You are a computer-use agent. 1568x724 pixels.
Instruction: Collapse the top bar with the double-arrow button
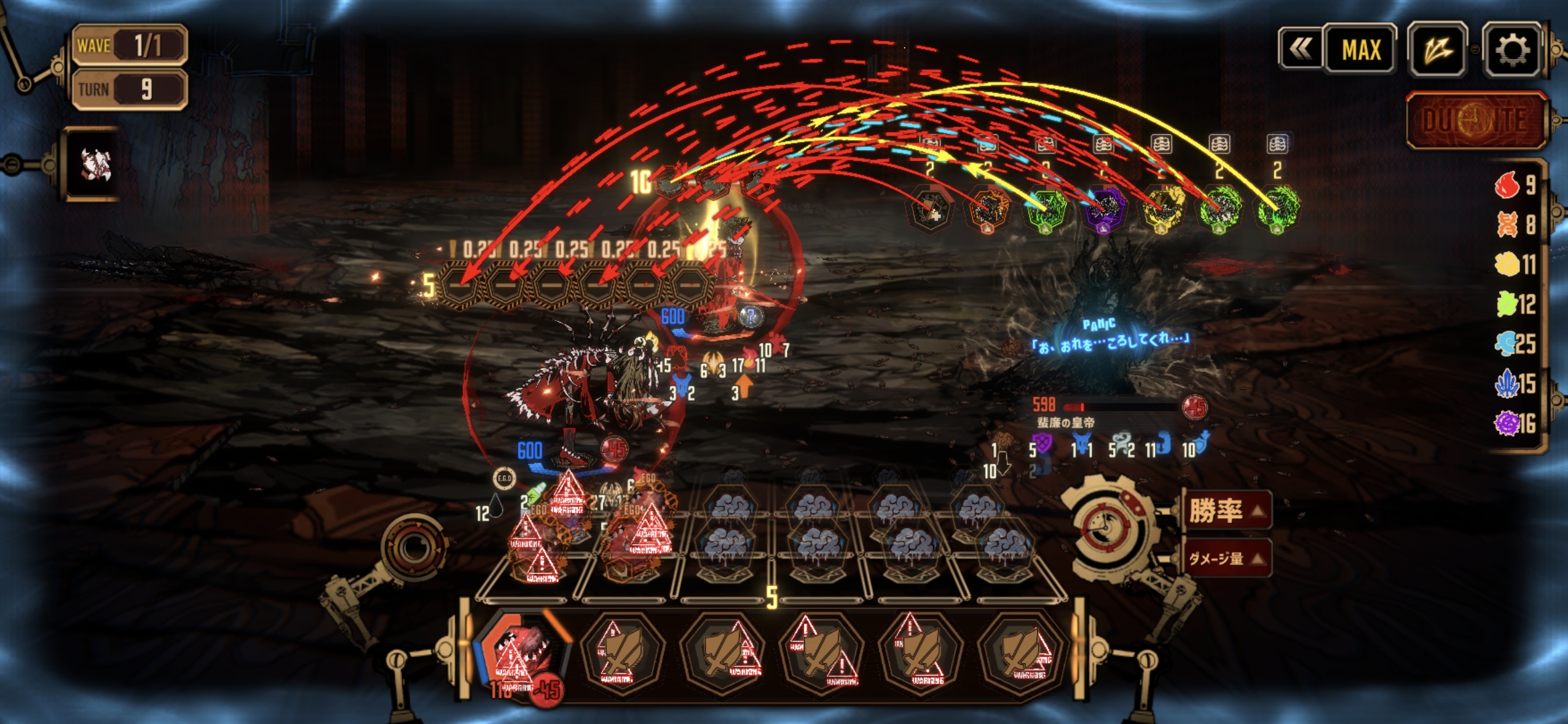pos(1301,49)
